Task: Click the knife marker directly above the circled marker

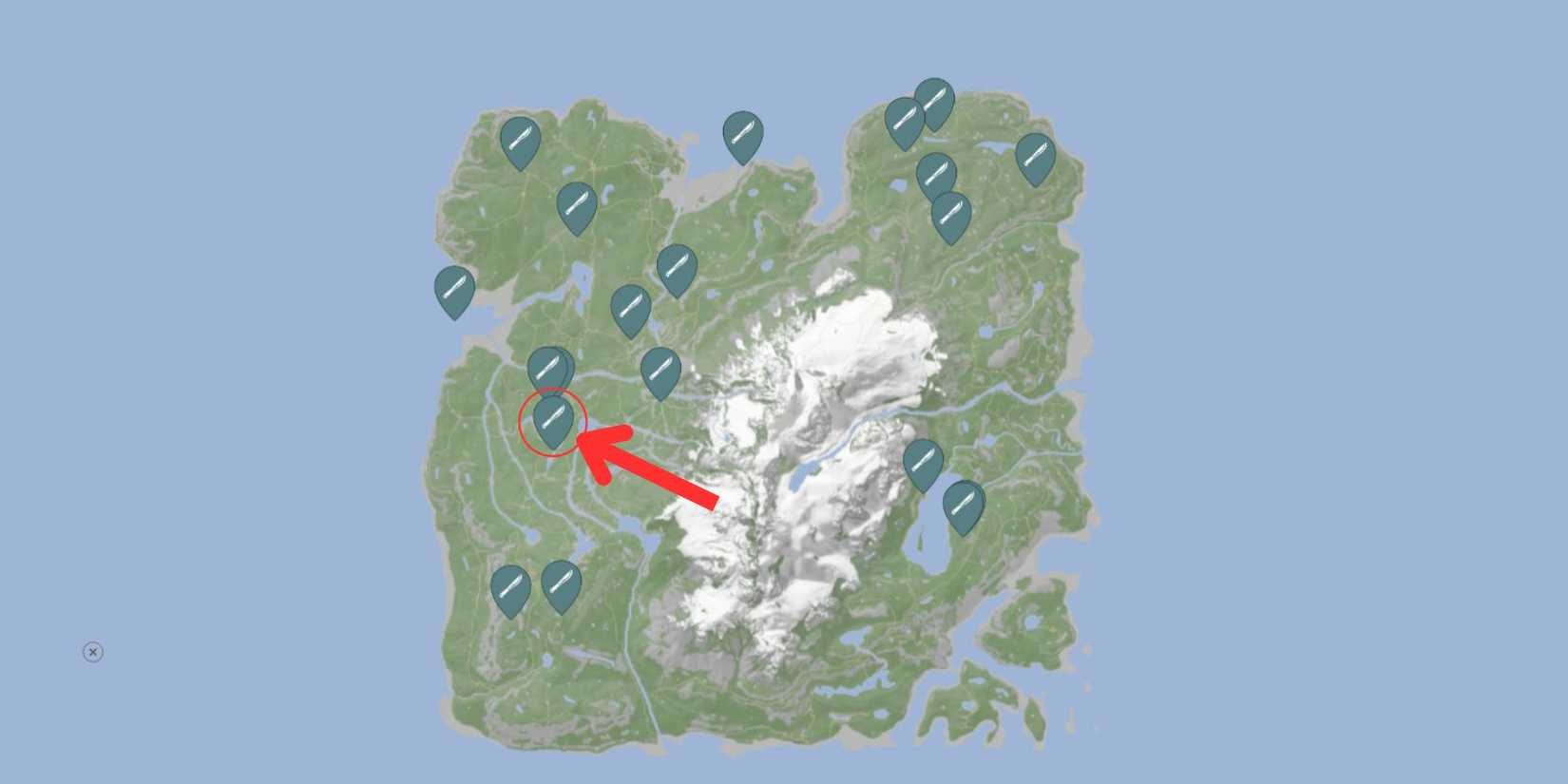Action: [x=551, y=369]
